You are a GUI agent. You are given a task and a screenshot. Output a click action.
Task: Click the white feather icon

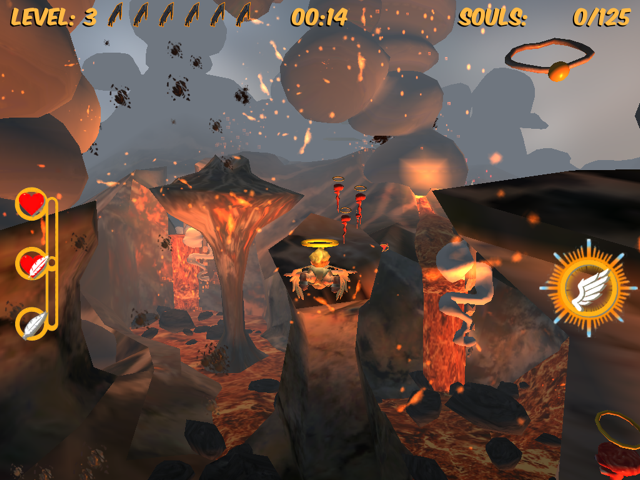pyautogui.click(x=31, y=323)
